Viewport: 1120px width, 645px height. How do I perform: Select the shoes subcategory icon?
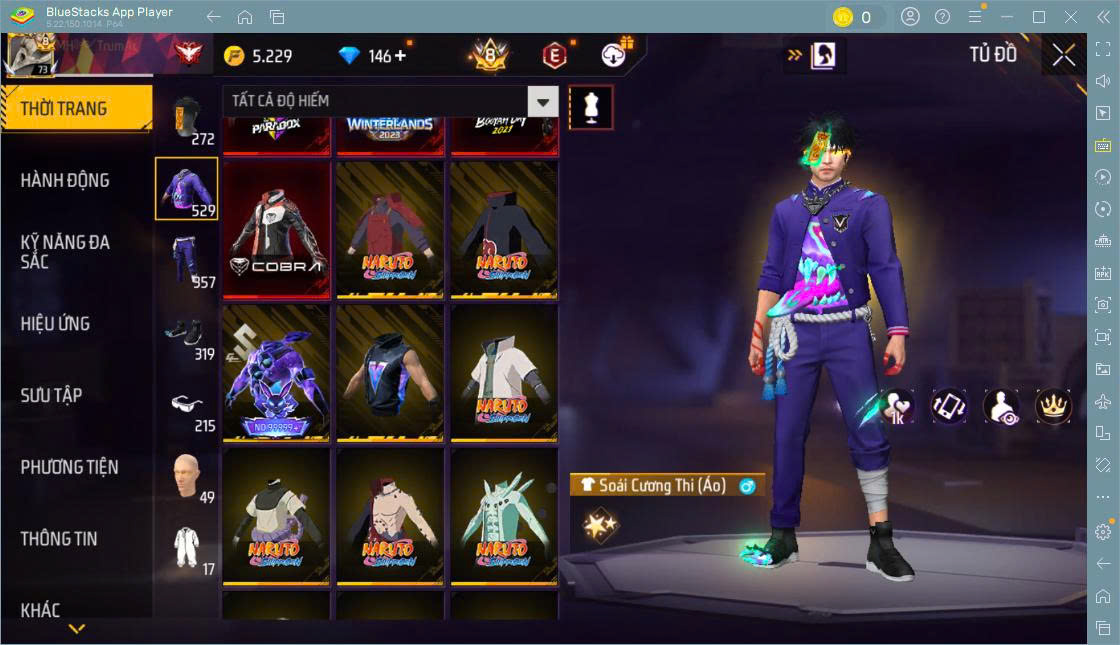(186, 334)
